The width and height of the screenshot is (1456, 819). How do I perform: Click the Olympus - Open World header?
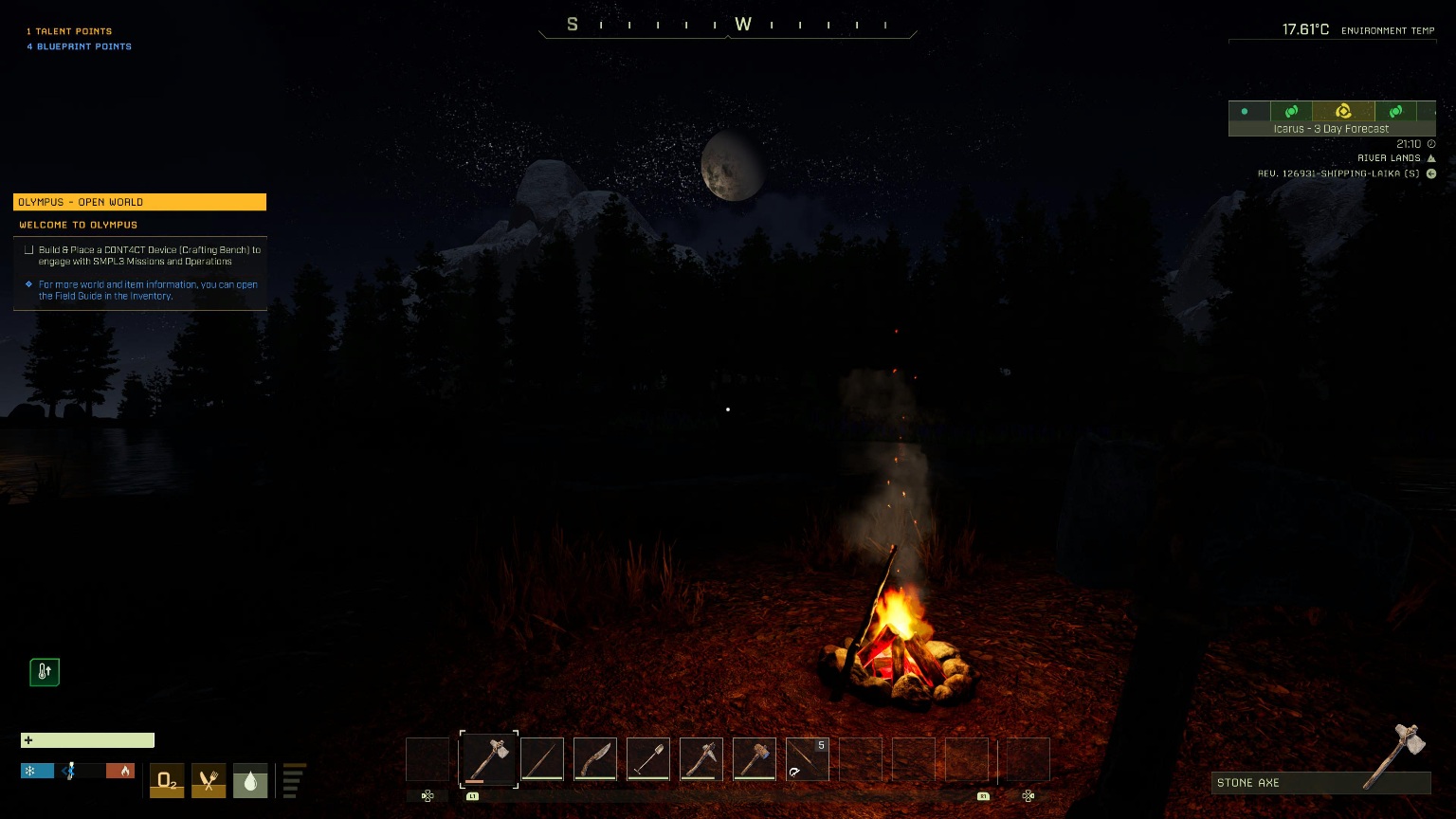pyautogui.click(x=139, y=202)
